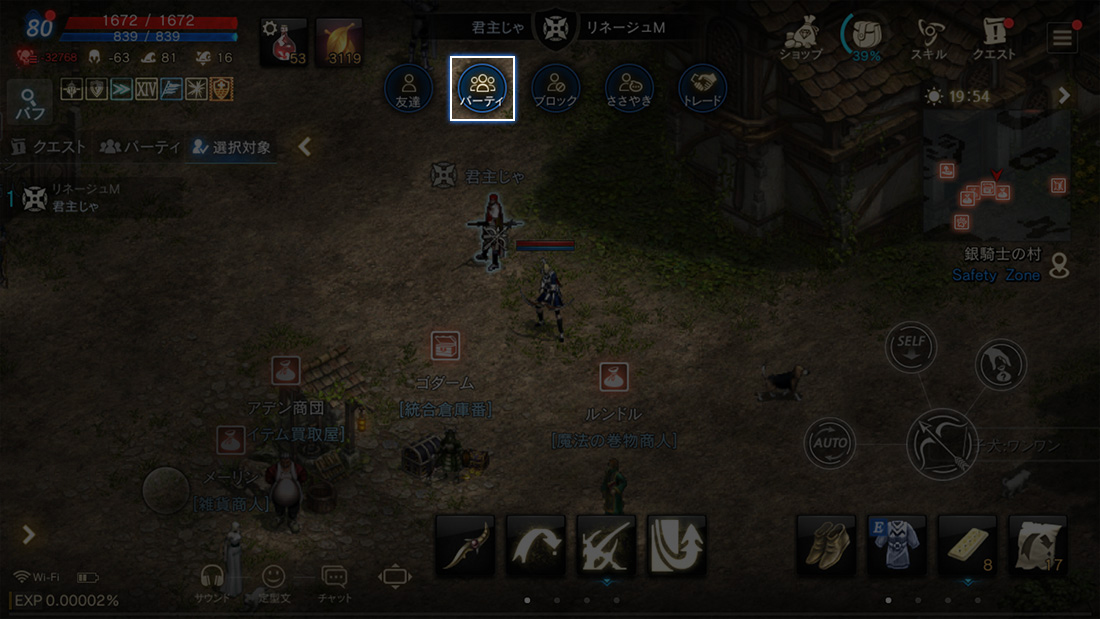Open the クエスト scroll icon at top right
The image size is (1100, 619).
(995, 38)
